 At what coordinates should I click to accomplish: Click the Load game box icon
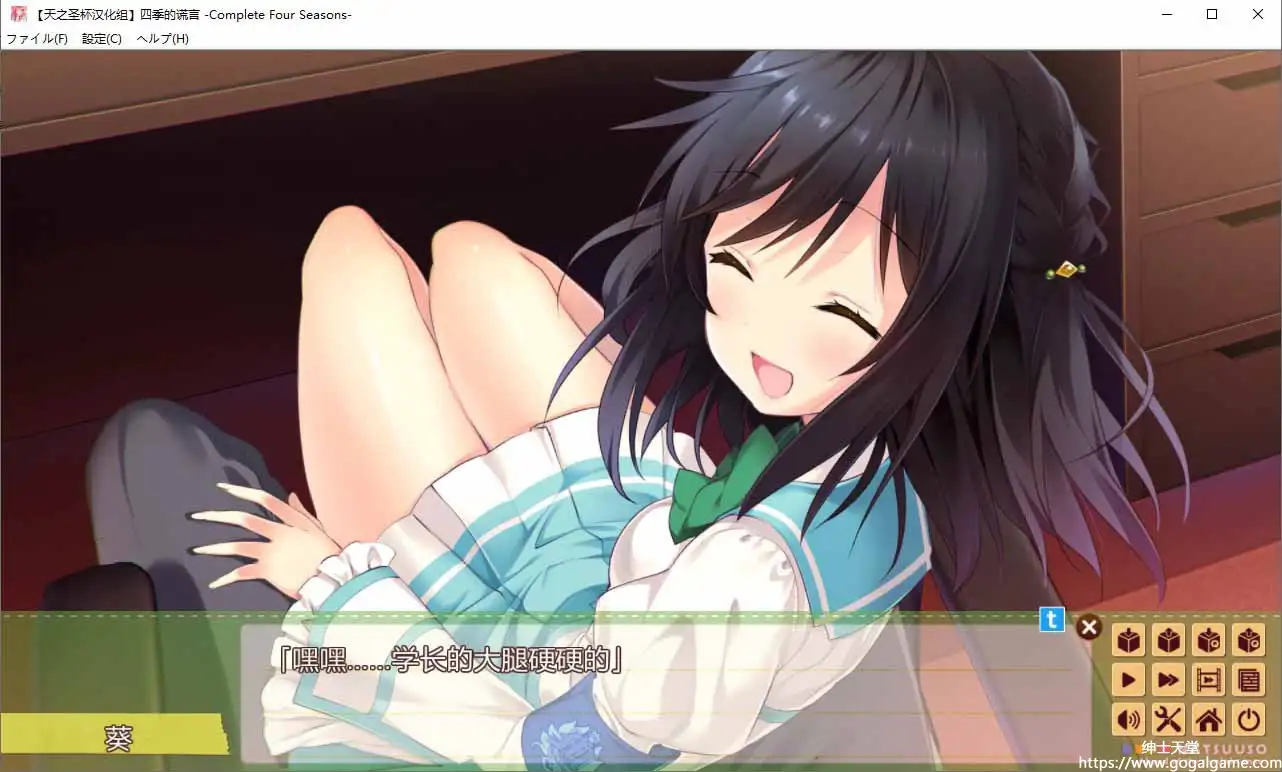coord(1168,640)
